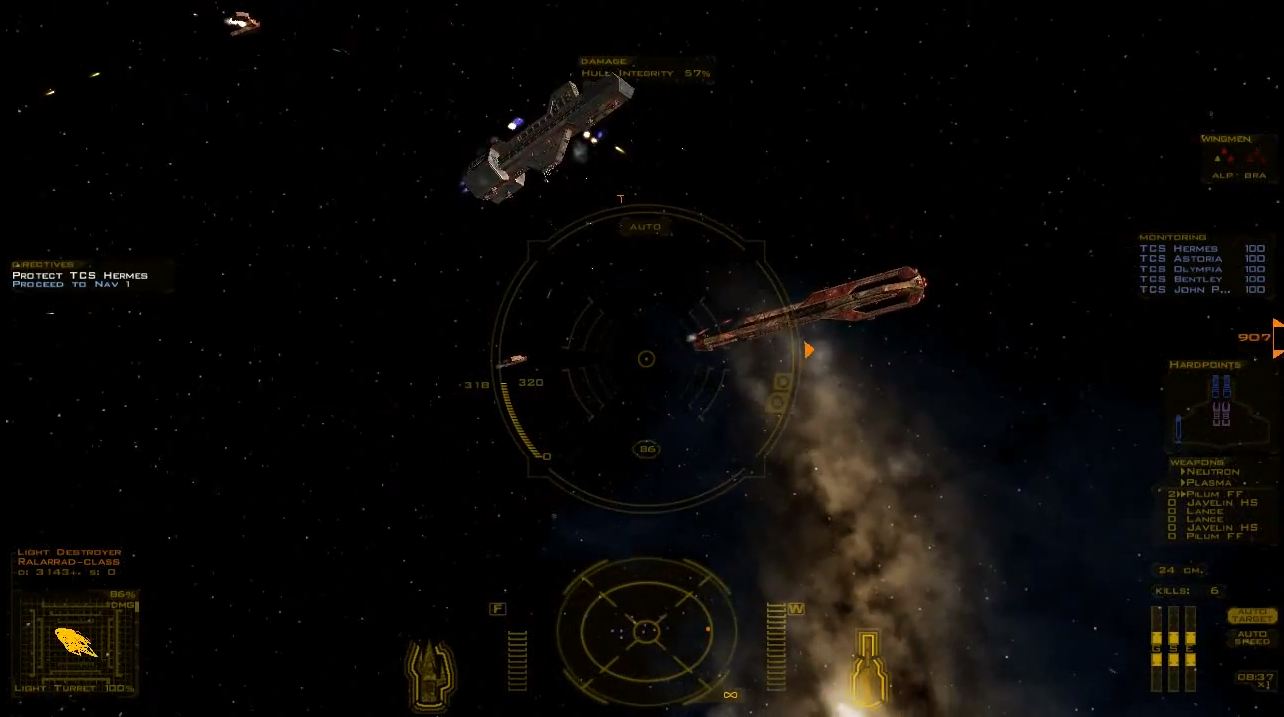This screenshot has height=717, width=1284.
Task: Pick TCS Bentley in the monitoring list
Action: pos(1181,279)
